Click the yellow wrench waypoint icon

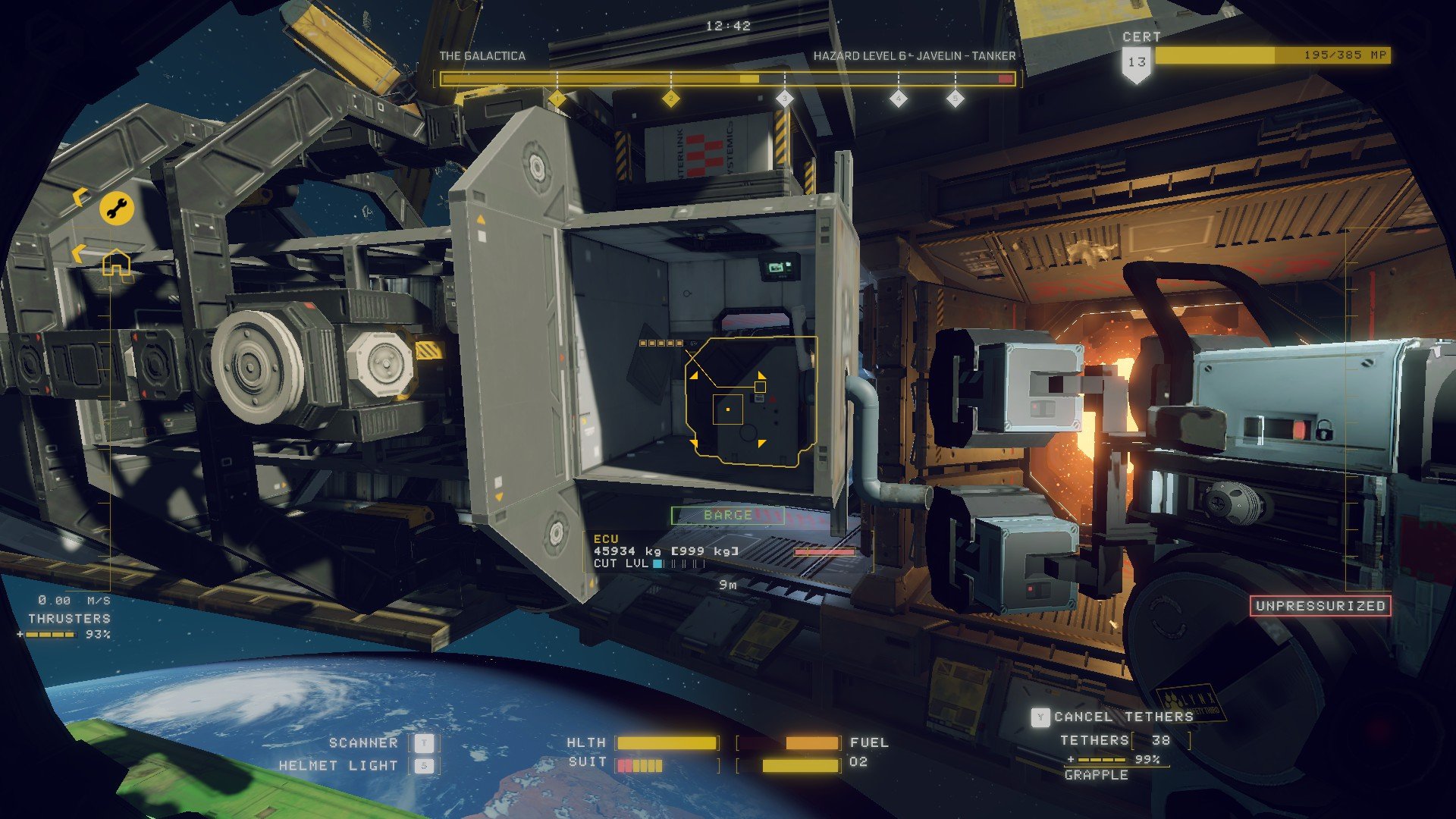117,208
